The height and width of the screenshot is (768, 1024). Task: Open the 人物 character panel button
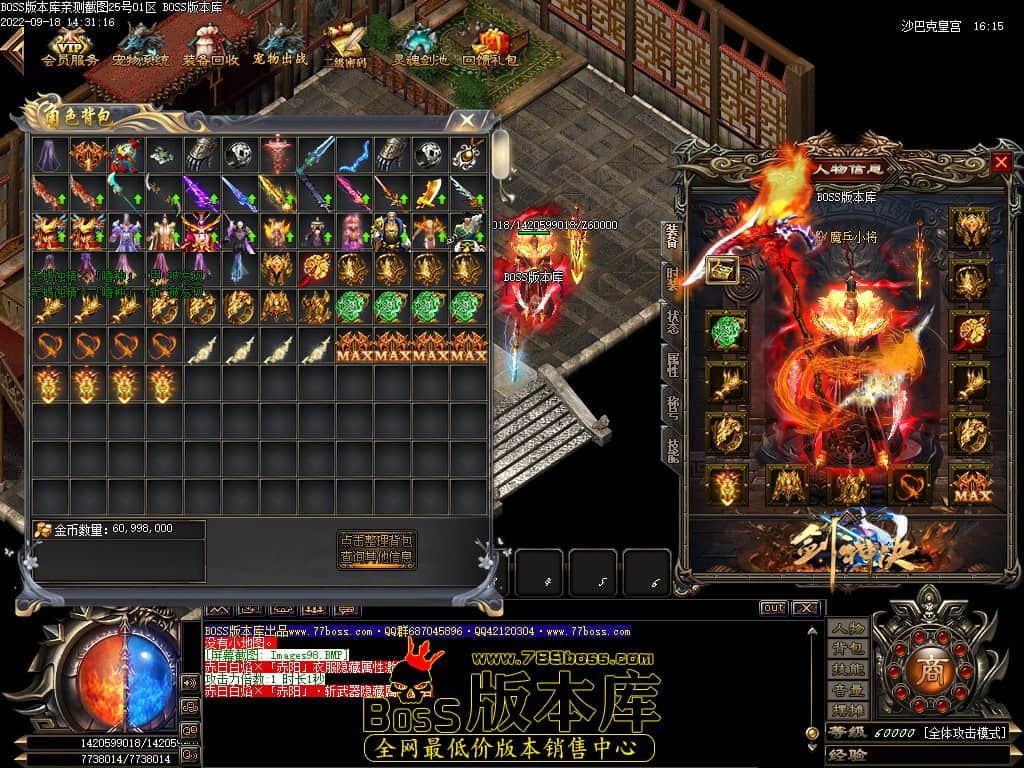848,629
